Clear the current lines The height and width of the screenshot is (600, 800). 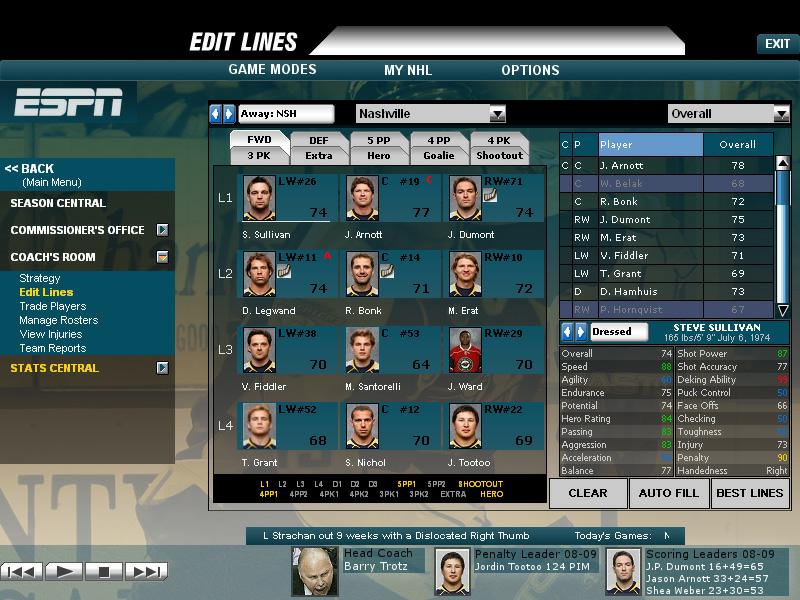click(x=588, y=493)
